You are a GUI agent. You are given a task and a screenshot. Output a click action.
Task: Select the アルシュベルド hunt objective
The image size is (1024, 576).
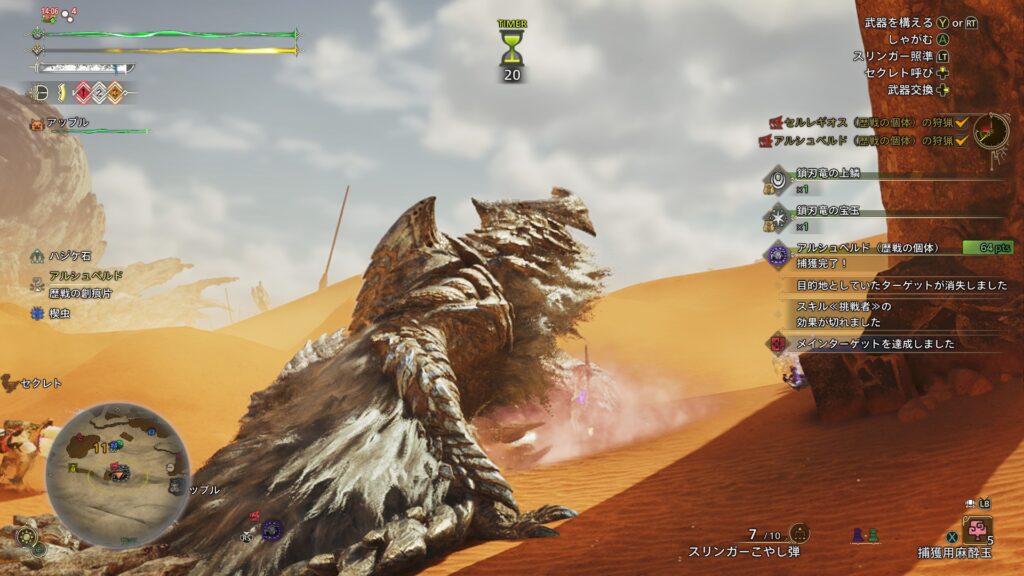point(864,141)
